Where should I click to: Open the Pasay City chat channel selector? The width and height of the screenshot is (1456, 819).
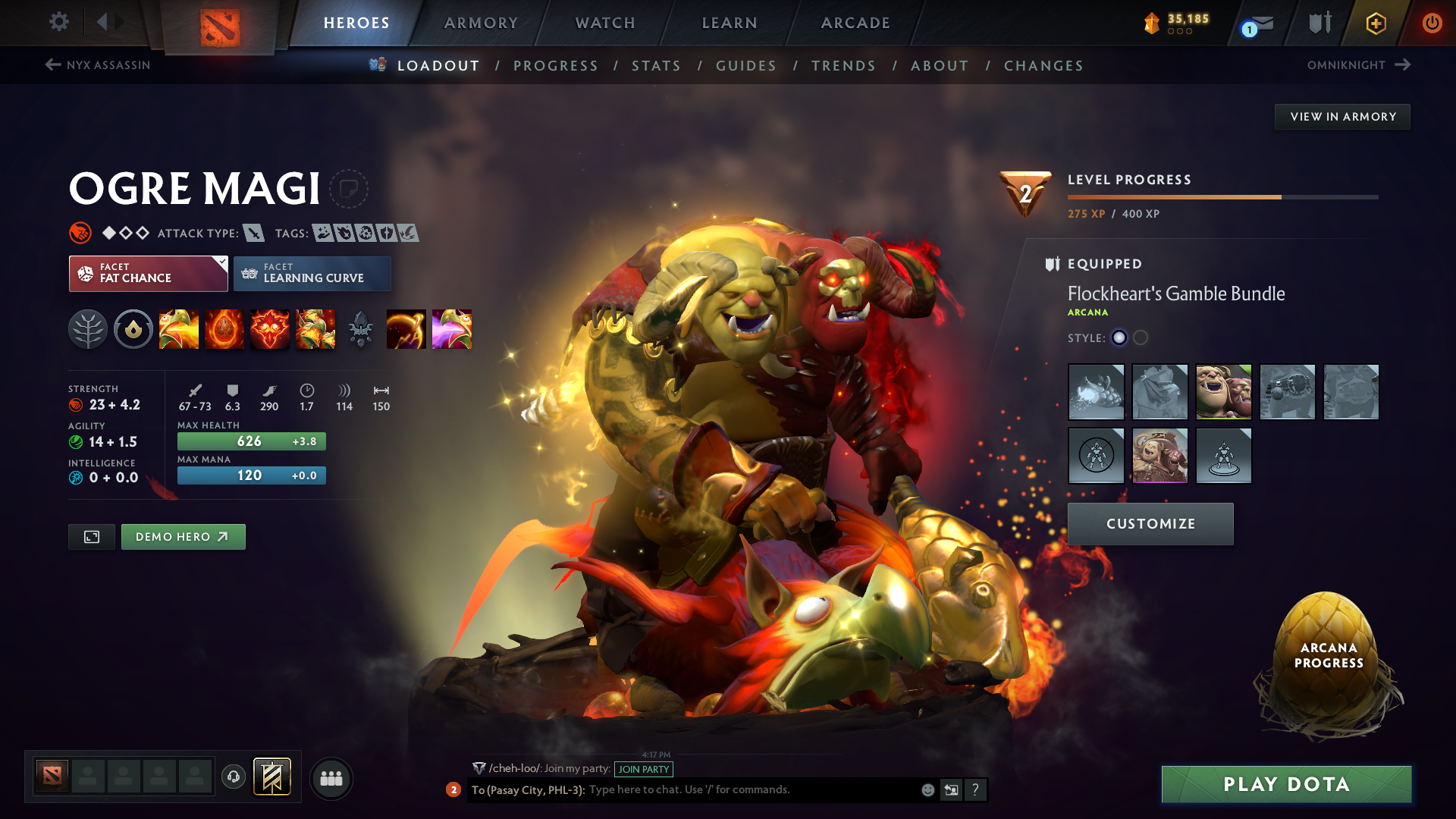529,790
